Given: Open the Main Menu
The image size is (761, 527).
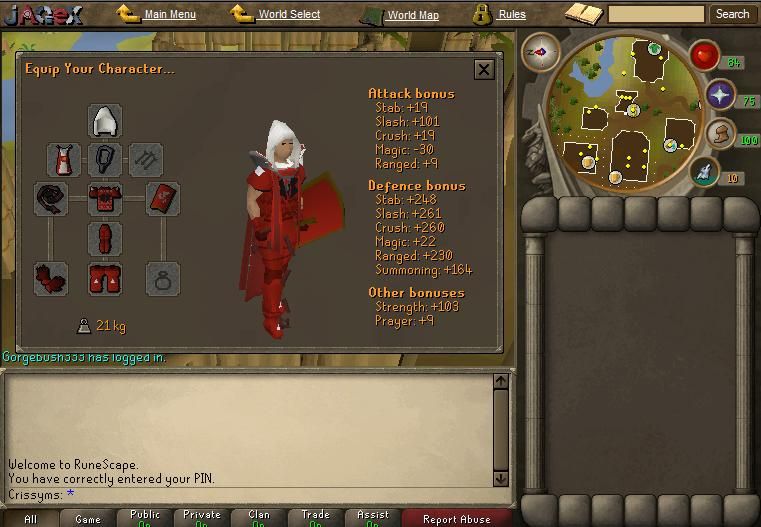Looking at the screenshot, I should (169, 15).
